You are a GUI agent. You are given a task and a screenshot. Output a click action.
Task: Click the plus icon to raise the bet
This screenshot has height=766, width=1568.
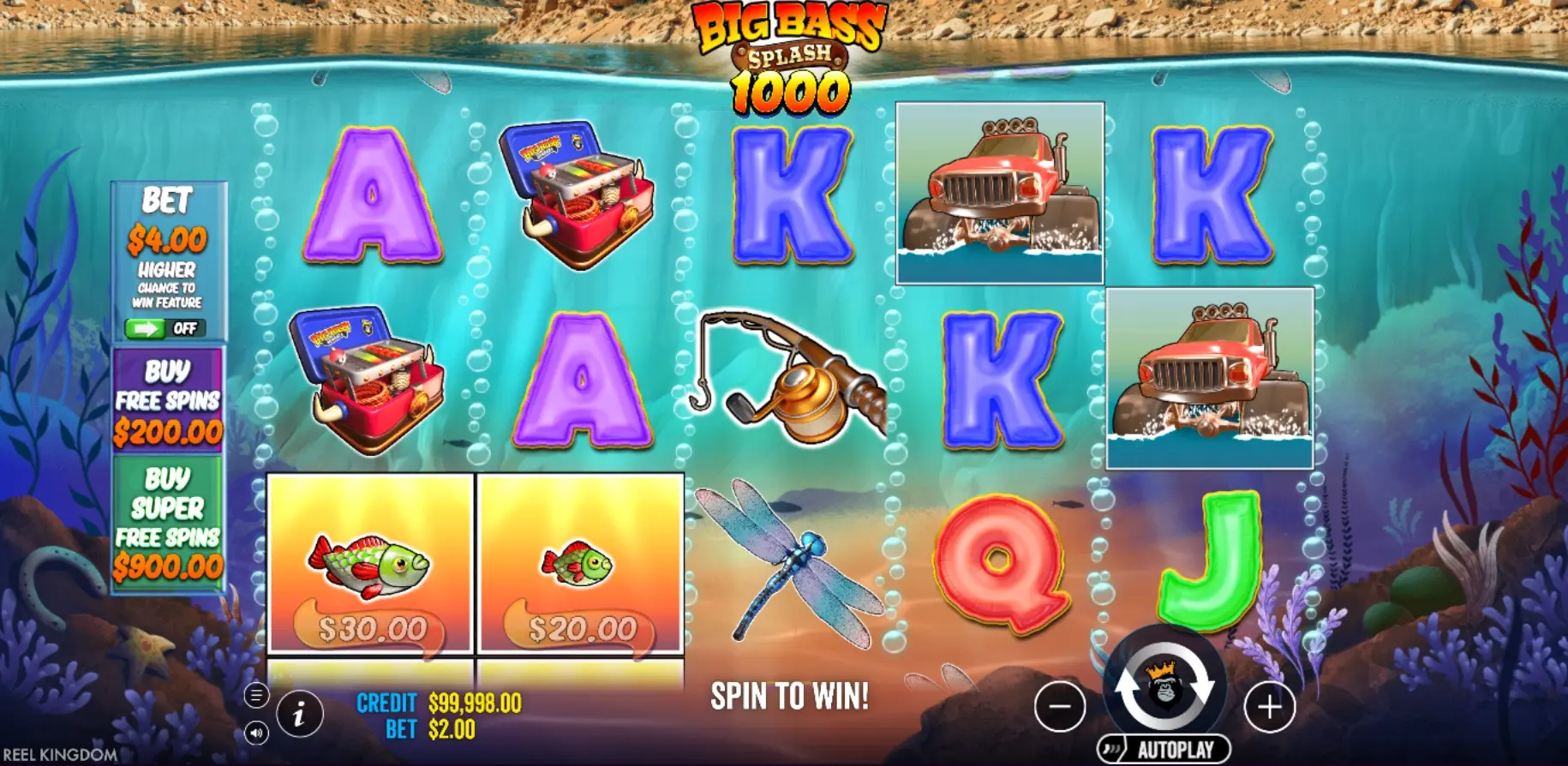pos(1267,708)
